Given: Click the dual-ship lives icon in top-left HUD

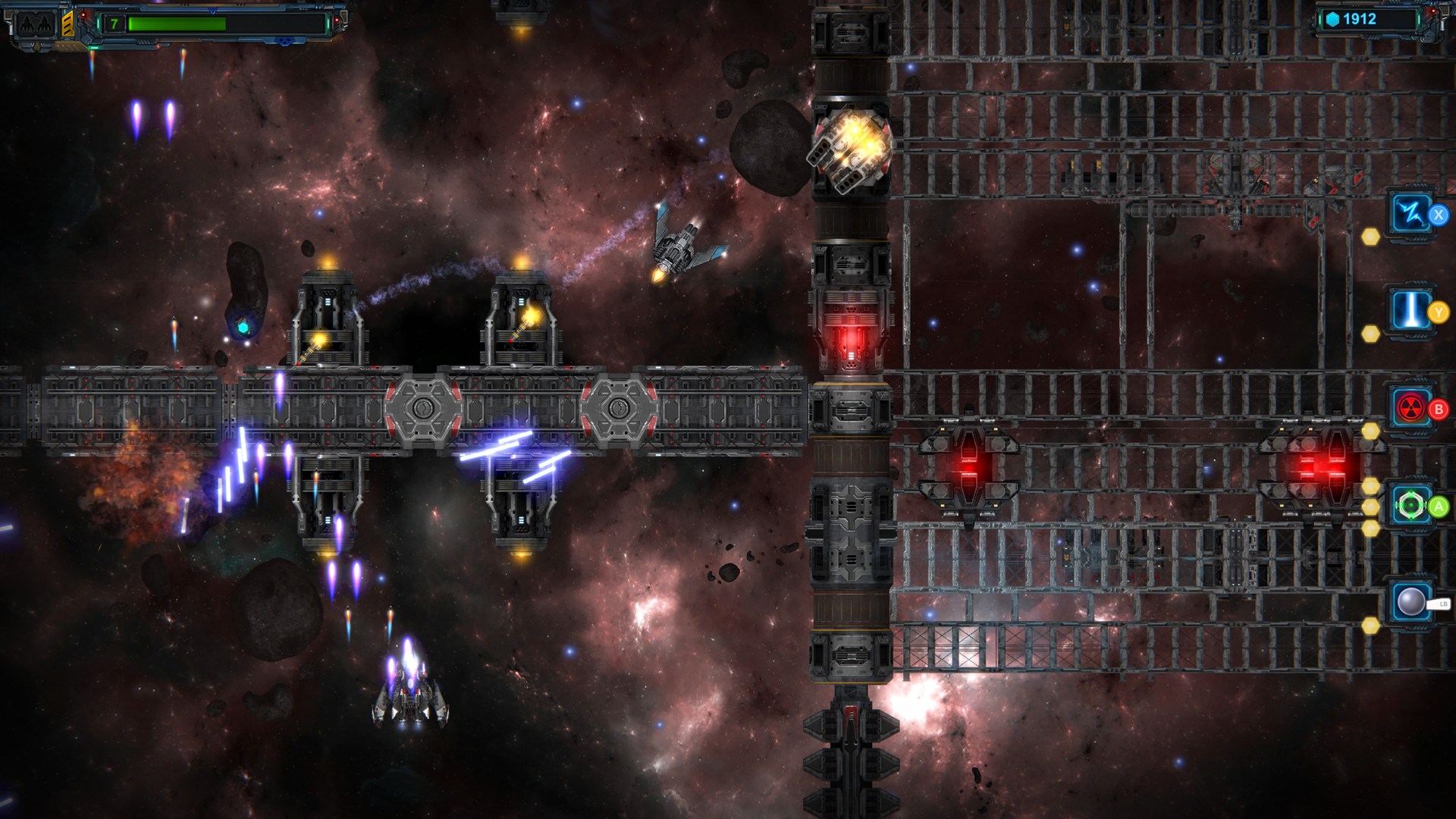Looking at the screenshot, I should [34, 24].
